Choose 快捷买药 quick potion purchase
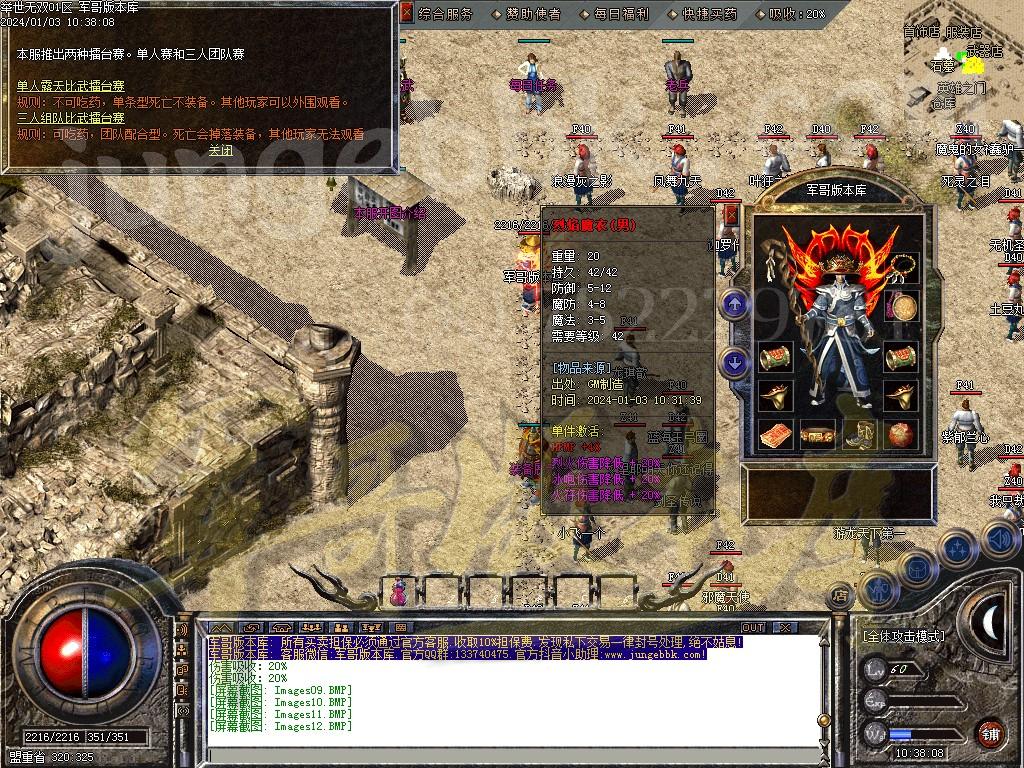 pyautogui.click(x=708, y=14)
